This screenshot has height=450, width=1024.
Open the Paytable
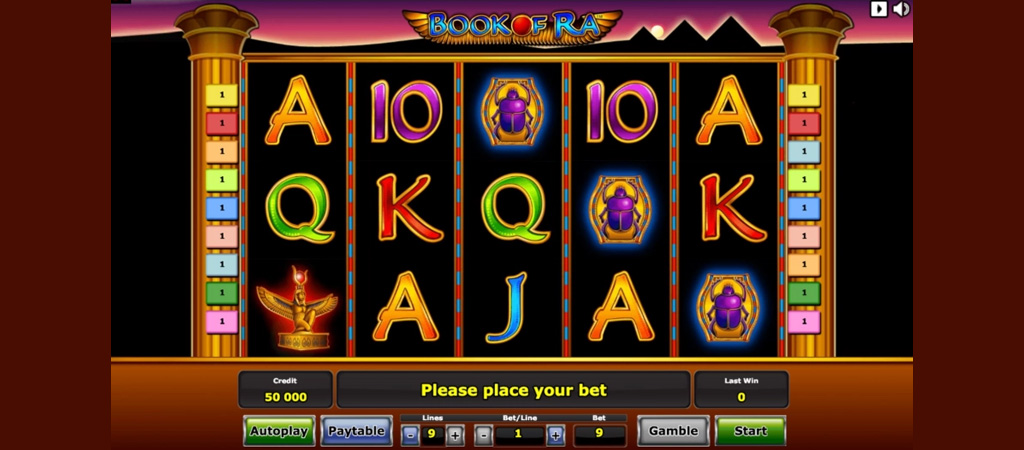[x=356, y=431]
